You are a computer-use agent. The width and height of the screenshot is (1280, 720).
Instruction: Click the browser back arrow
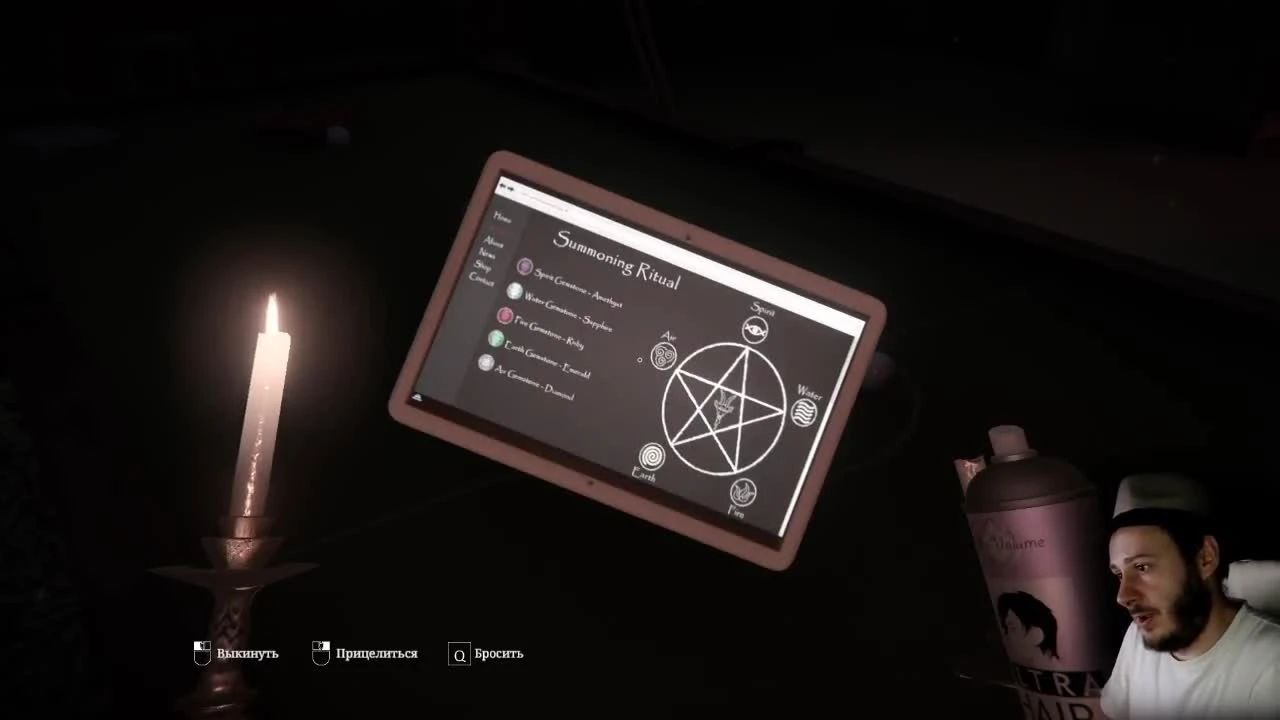tap(503, 186)
